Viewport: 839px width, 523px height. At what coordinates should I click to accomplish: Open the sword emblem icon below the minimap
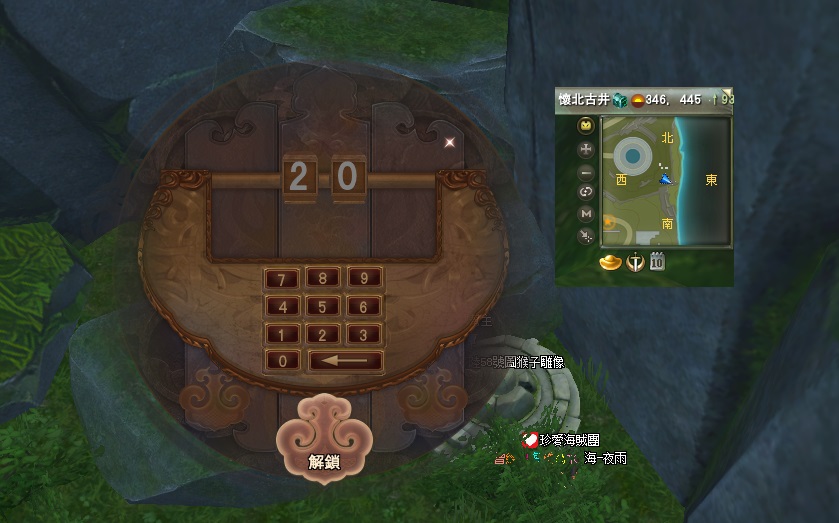click(634, 263)
